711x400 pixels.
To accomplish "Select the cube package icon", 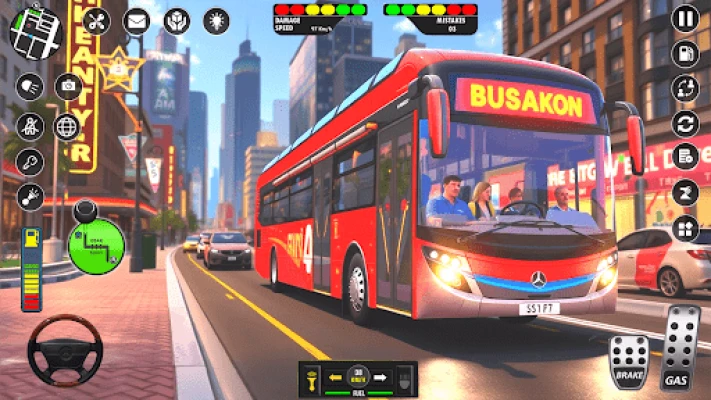I will [176, 21].
